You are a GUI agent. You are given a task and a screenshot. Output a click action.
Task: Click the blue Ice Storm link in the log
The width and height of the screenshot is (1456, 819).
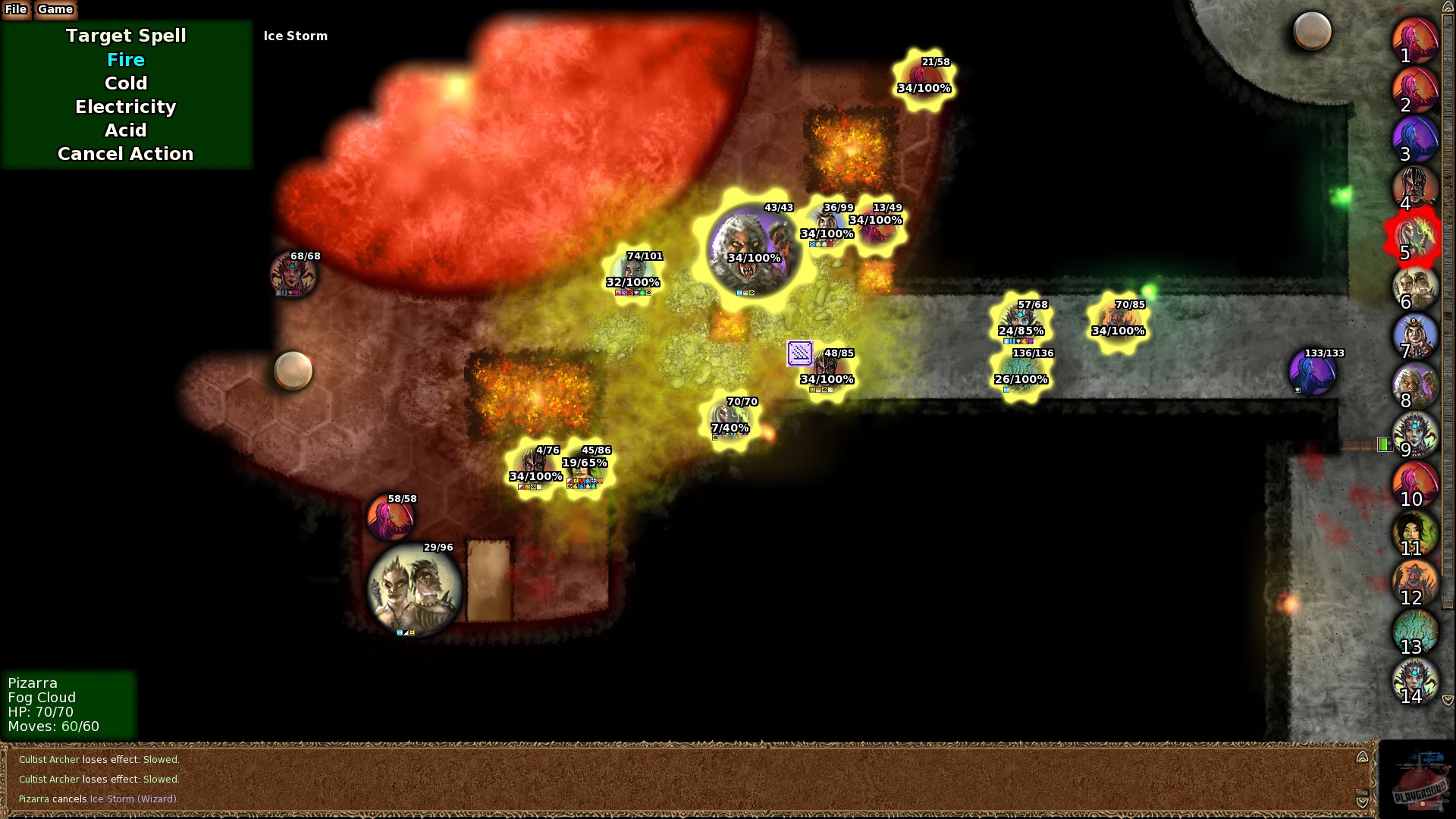(112, 799)
